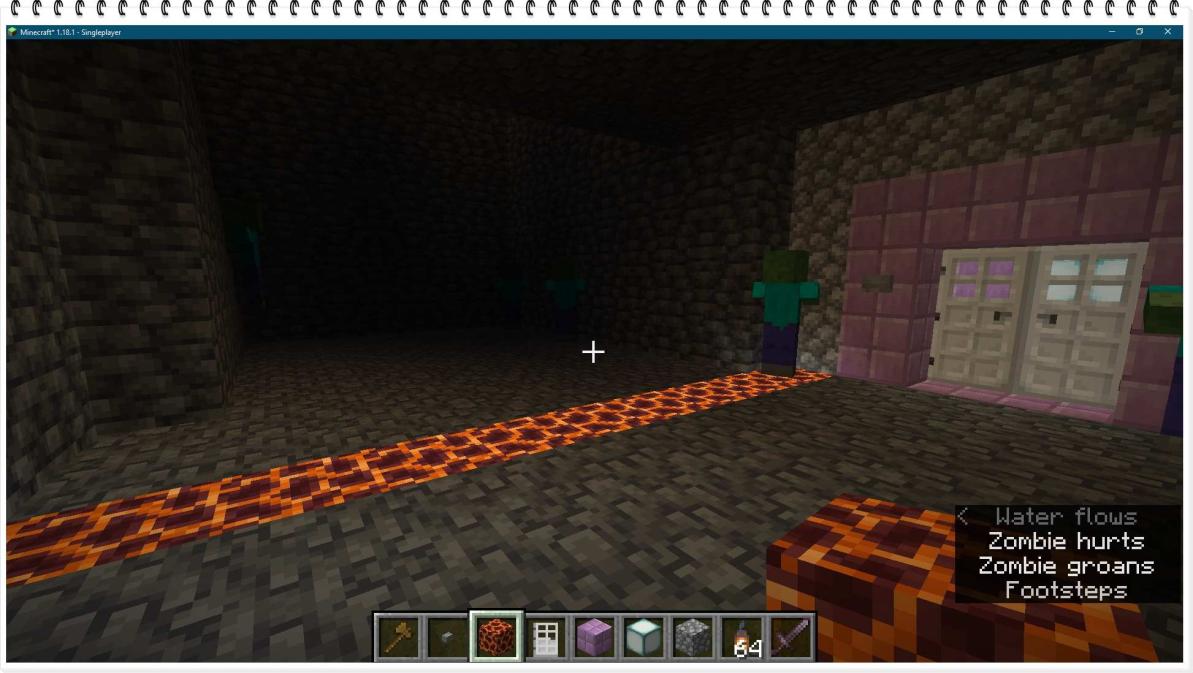Select the light glass block hotbar slot
Screen dimensions: 1193x673
click(x=644, y=637)
